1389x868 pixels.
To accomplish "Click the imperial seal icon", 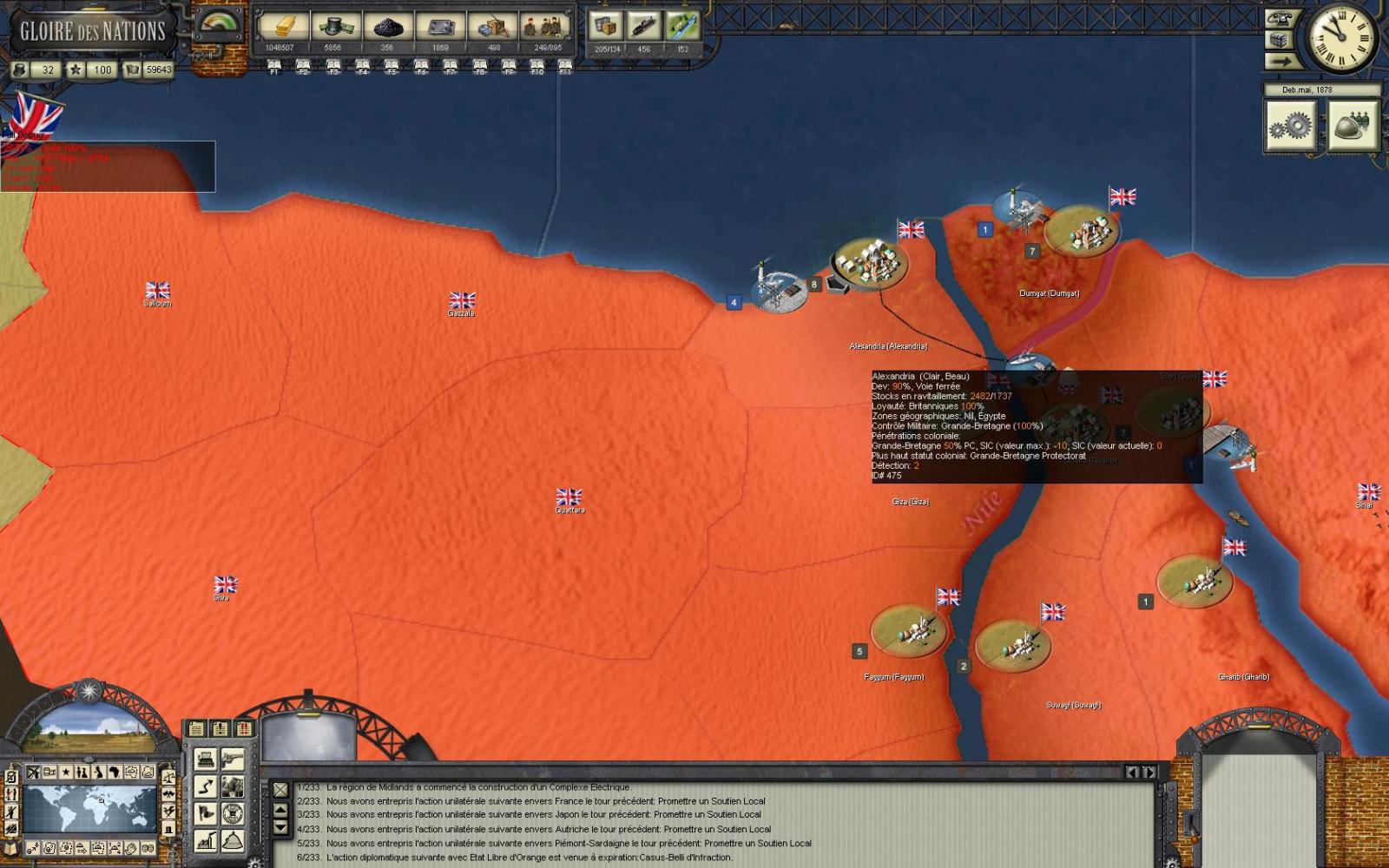I will (x=233, y=812).
